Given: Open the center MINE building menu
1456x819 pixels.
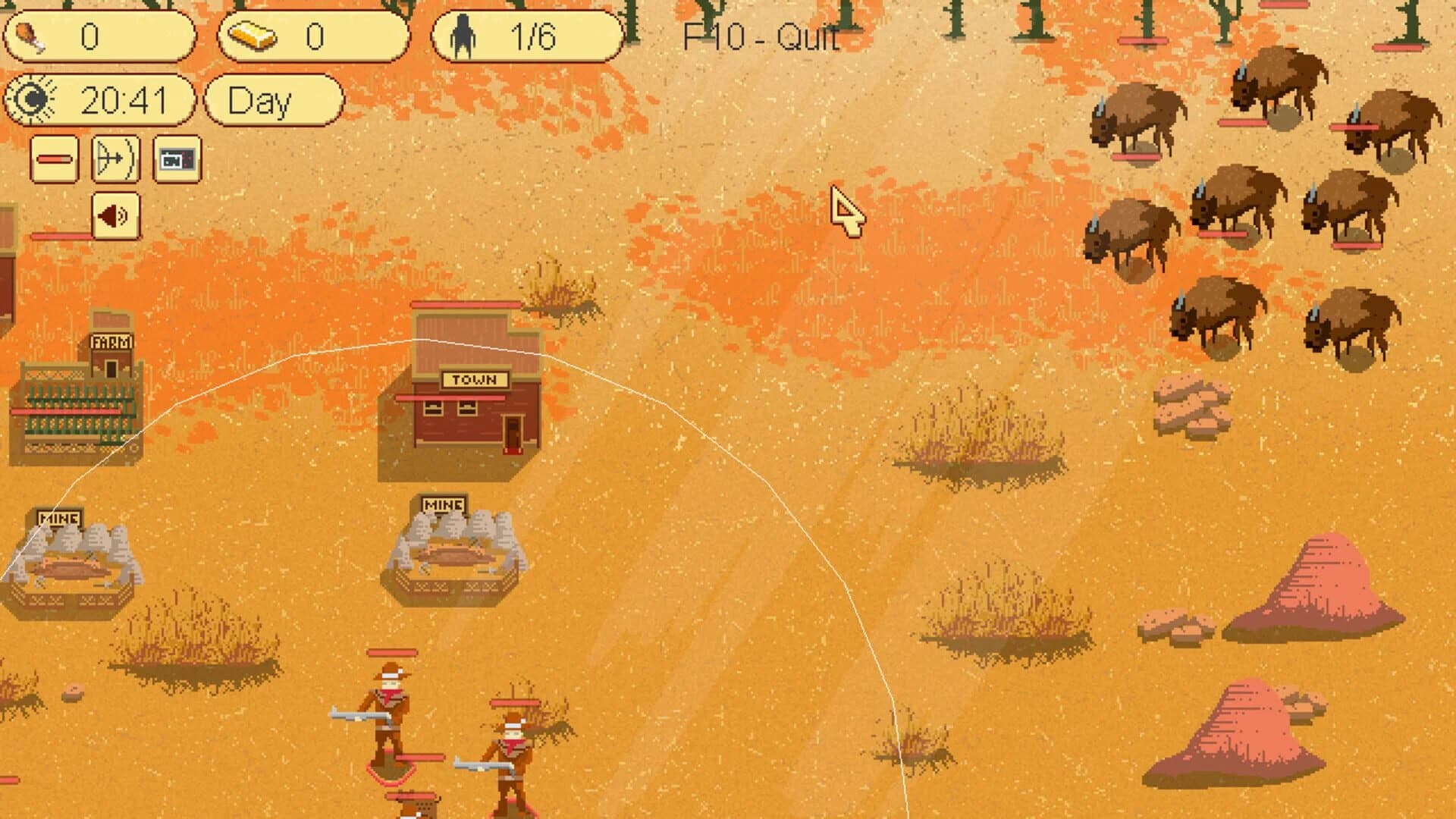Looking at the screenshot, I should (443, 502).
